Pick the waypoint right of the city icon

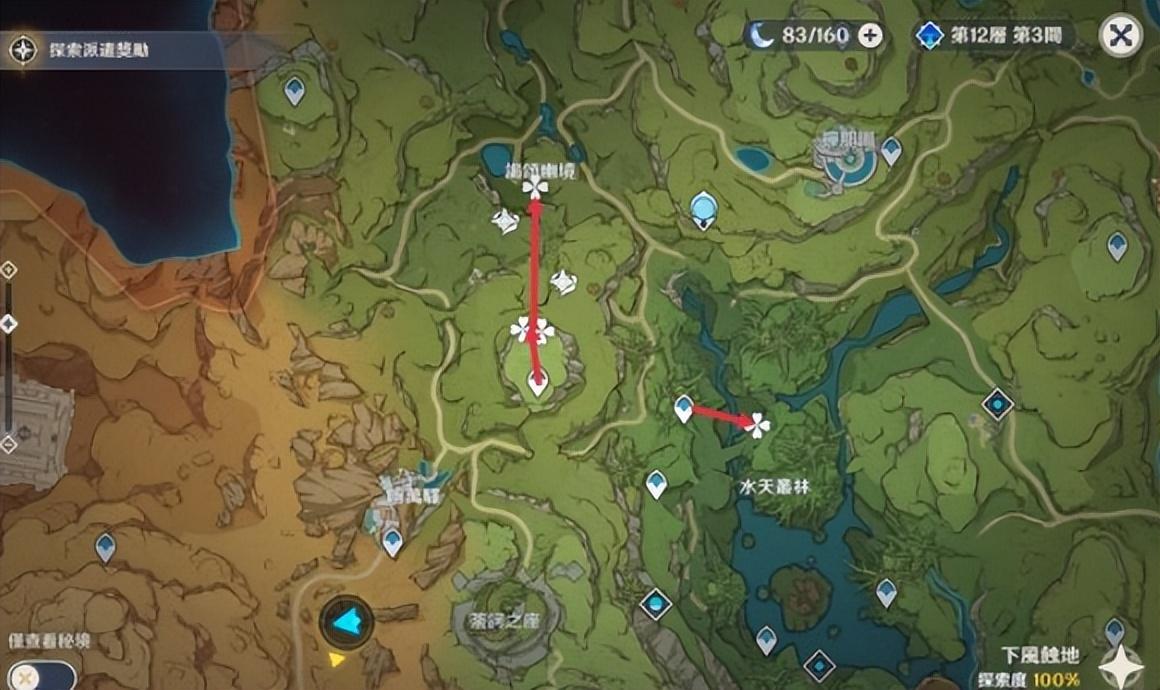tap(891, 150)
